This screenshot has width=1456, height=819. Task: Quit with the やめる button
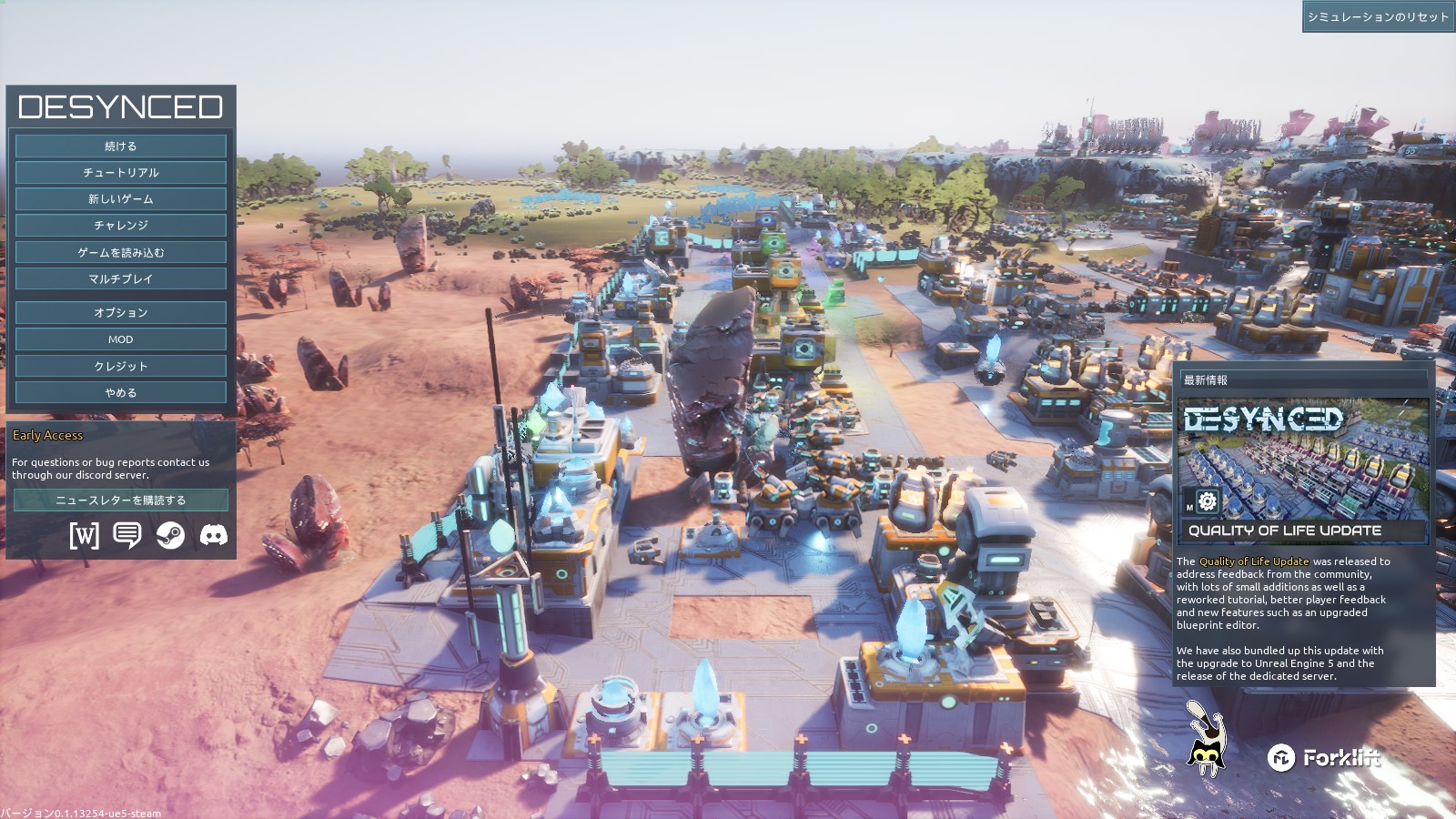coord(120,392)
